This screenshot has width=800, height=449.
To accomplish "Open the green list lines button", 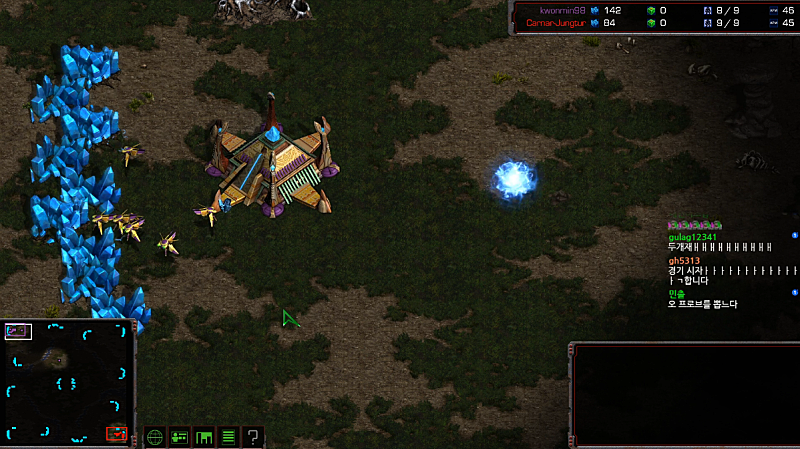I will pos(229,437).
